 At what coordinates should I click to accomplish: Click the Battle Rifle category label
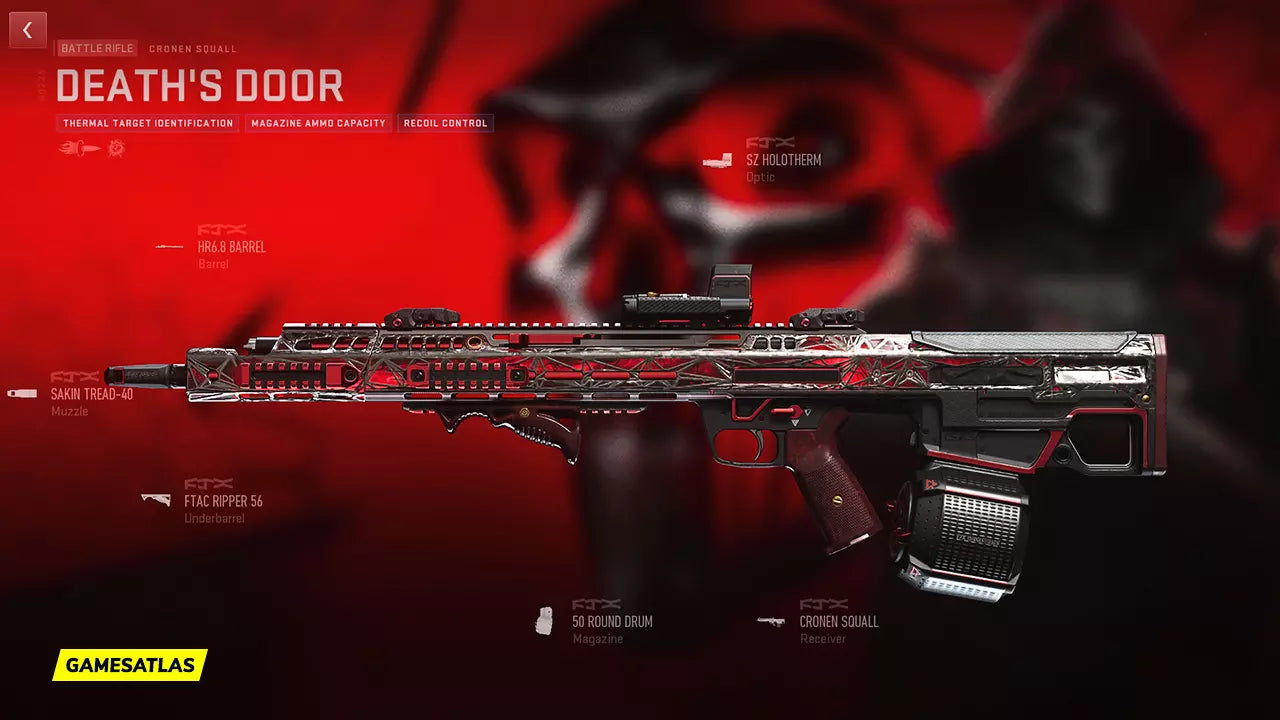click(x=97, y=48)
